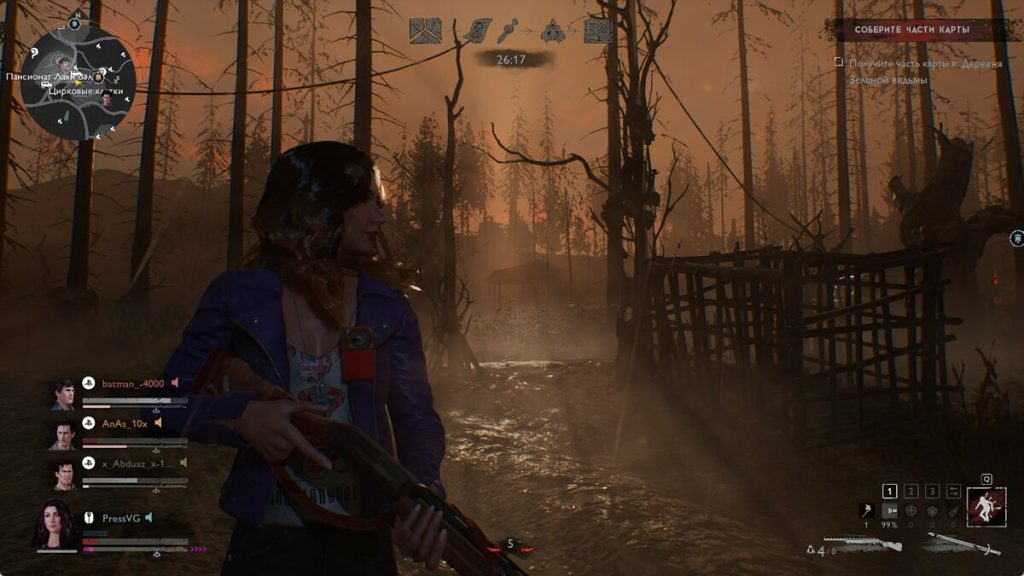1024x576 pixels.
Task: Switch to quick slot number 2
Action: (911, 491)
